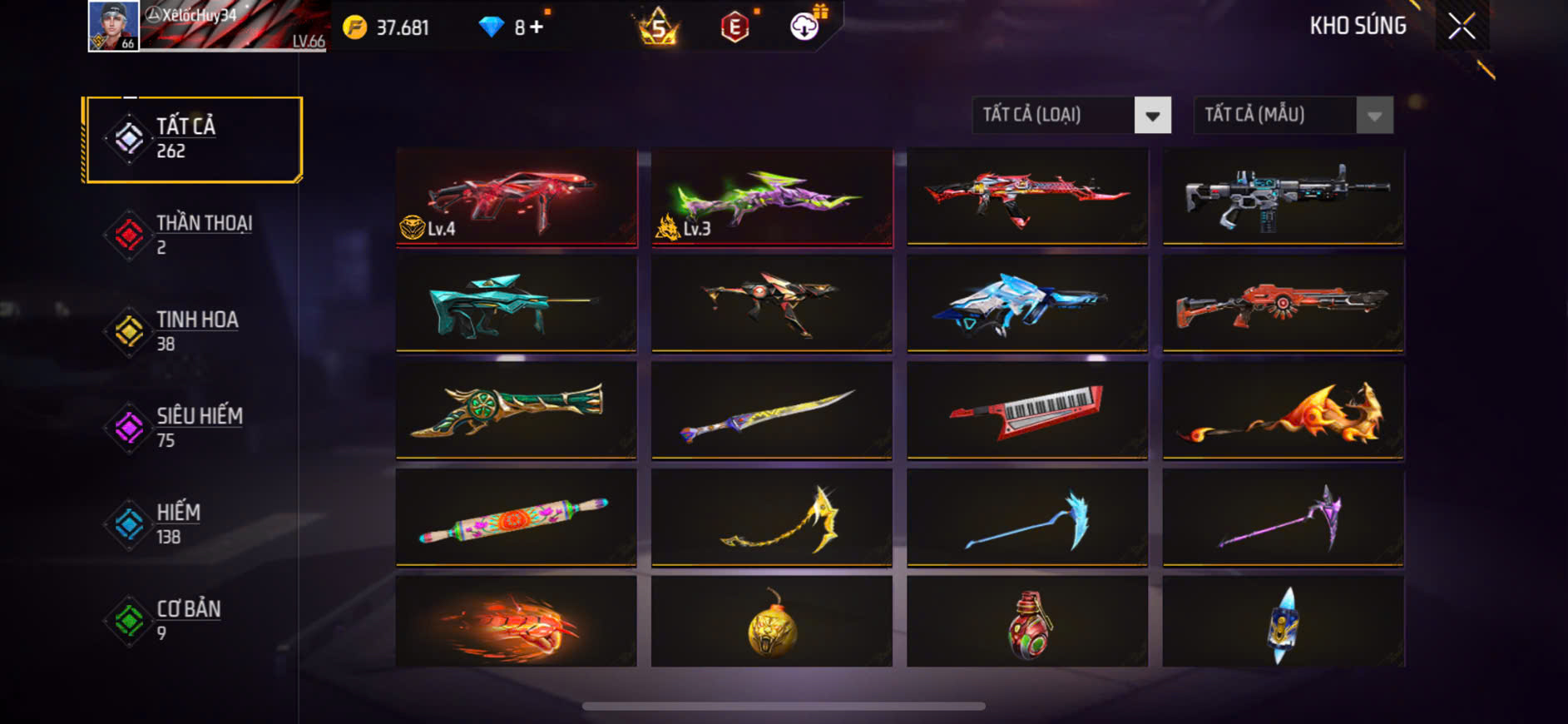The width and height of the screenshot is (1568, 724).
Task: View the Cơ Bản weapon category
Action: 193,621
